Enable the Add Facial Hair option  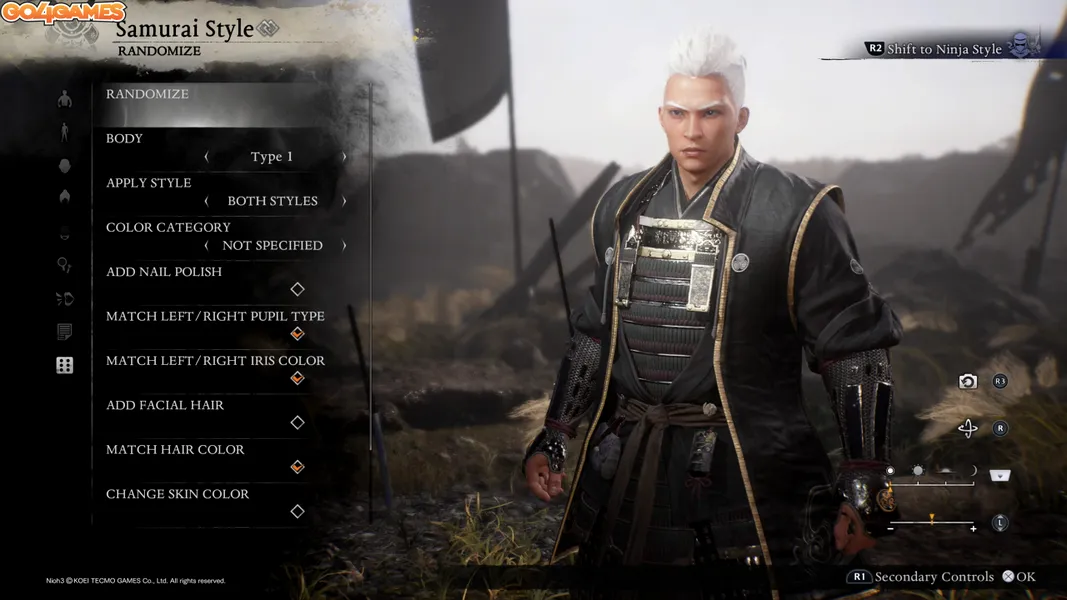297,422
